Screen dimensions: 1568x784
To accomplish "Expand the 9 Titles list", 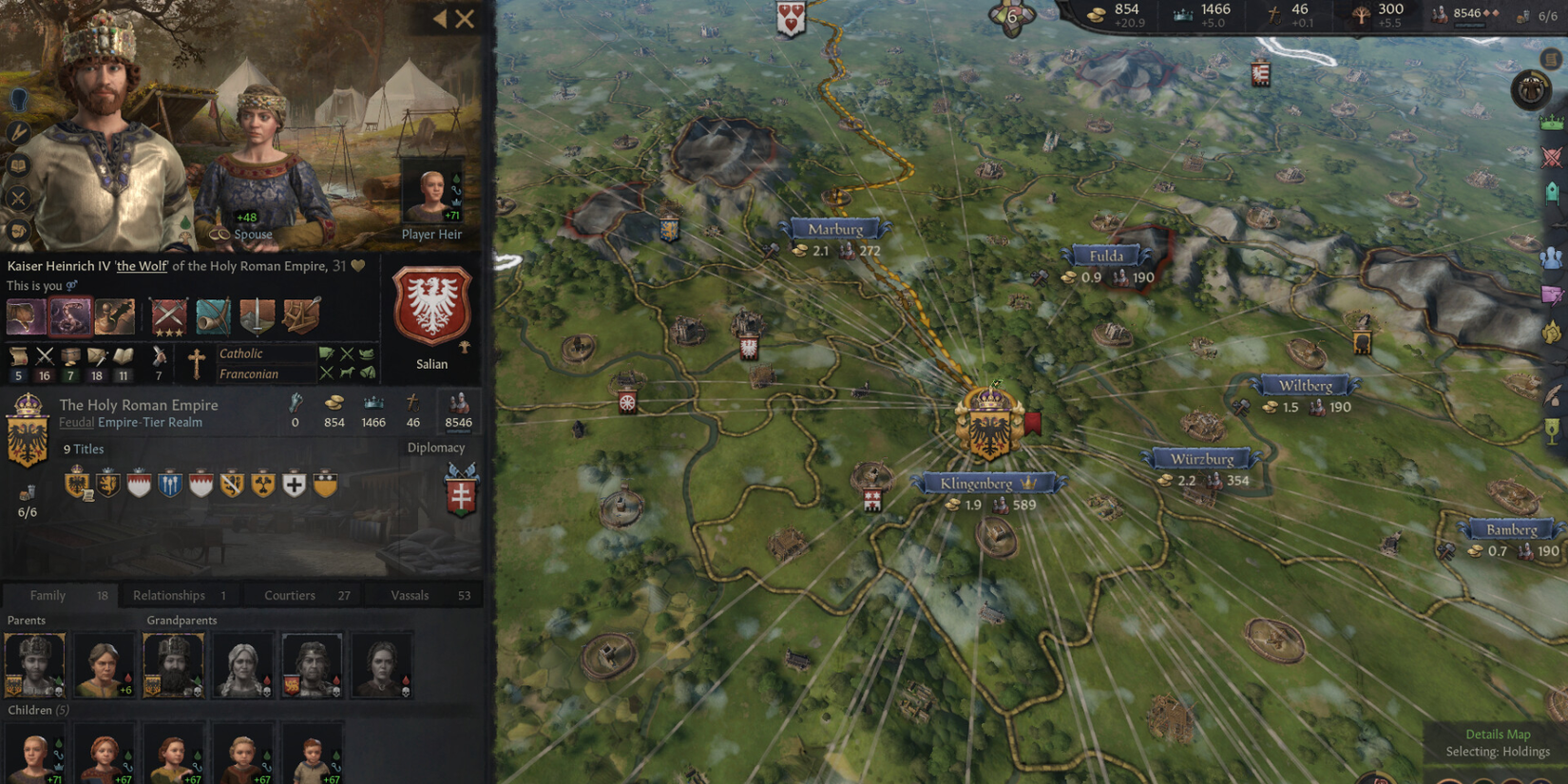I will (x=85, y=449).
